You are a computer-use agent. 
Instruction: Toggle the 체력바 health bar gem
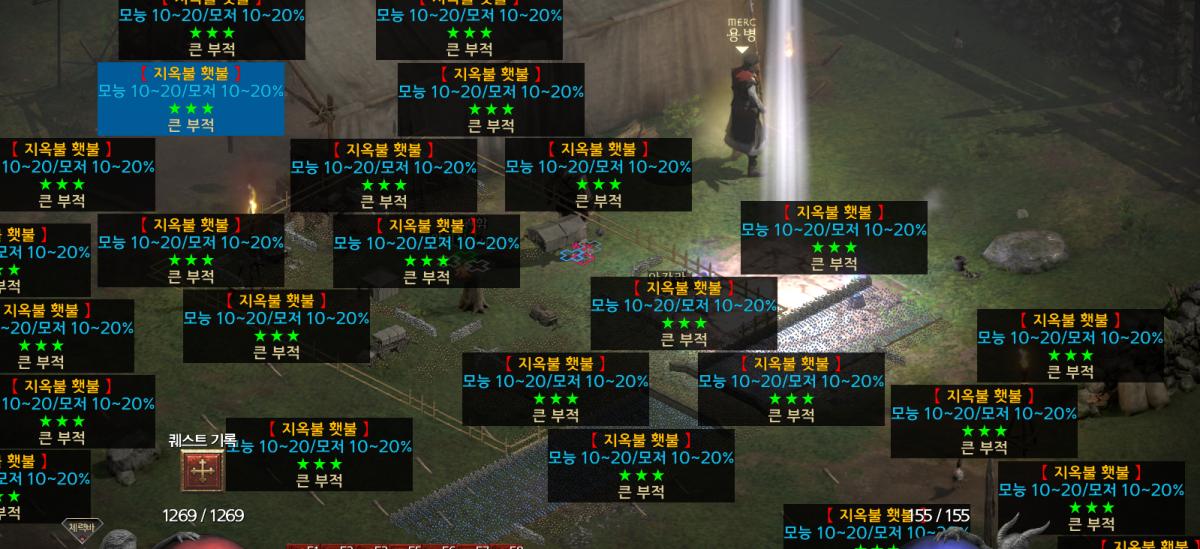pyautogui.click(x=80, y=528)
